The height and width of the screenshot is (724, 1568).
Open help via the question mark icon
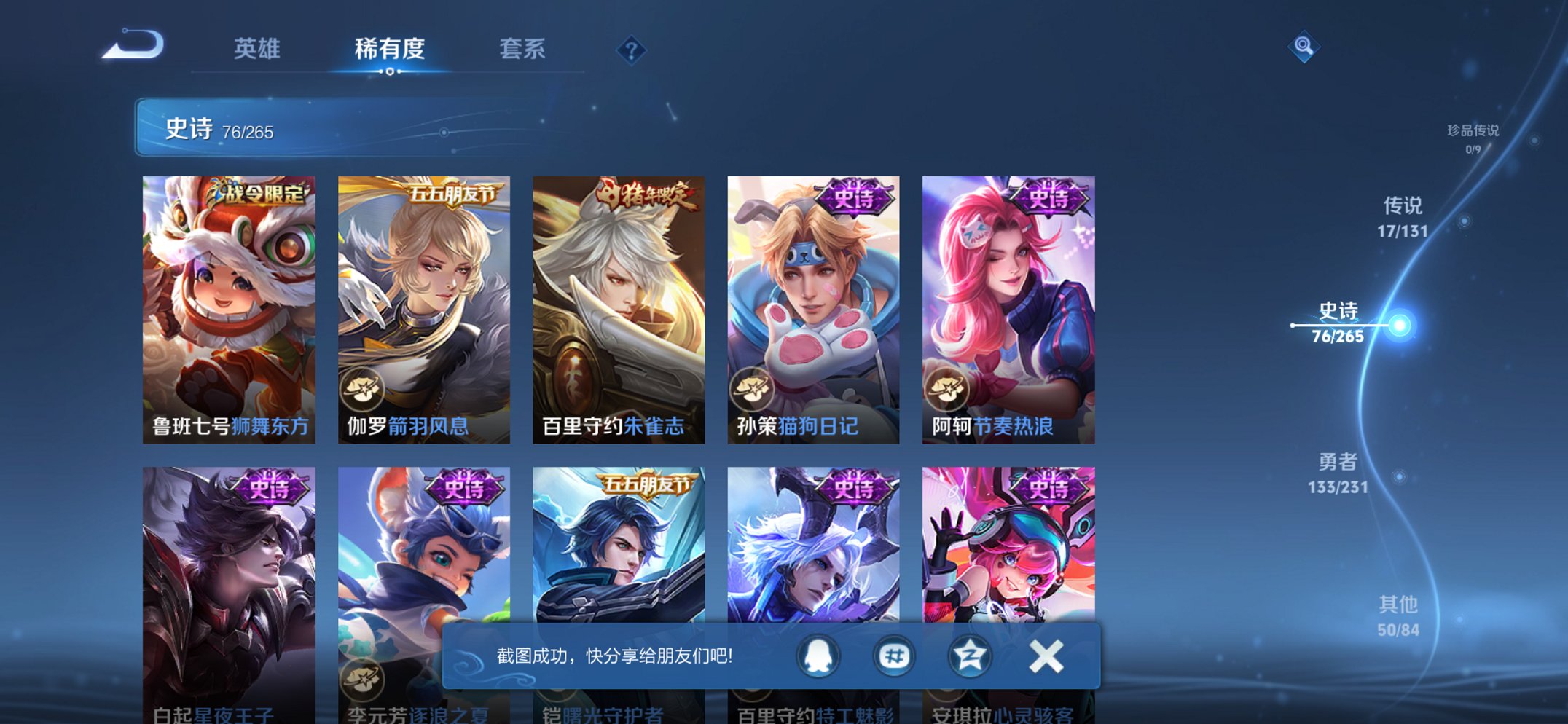pos(631,50)
